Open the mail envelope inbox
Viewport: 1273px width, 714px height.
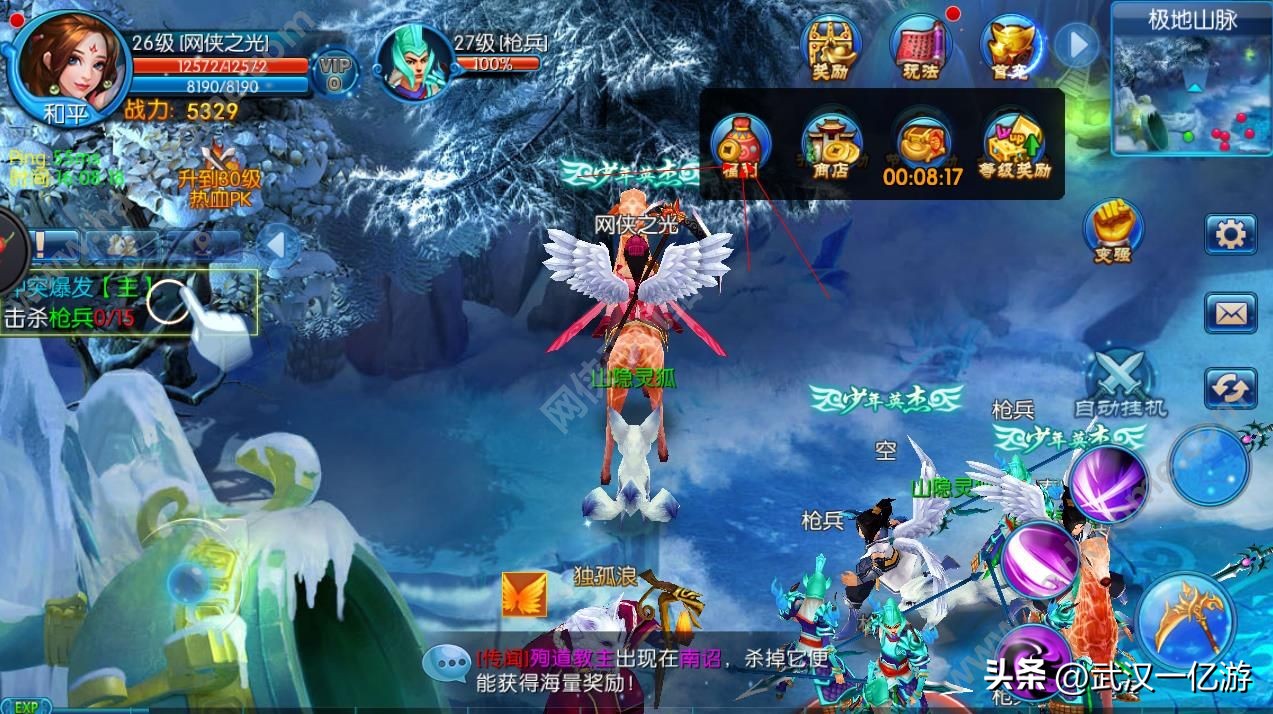coord(1229,313)
